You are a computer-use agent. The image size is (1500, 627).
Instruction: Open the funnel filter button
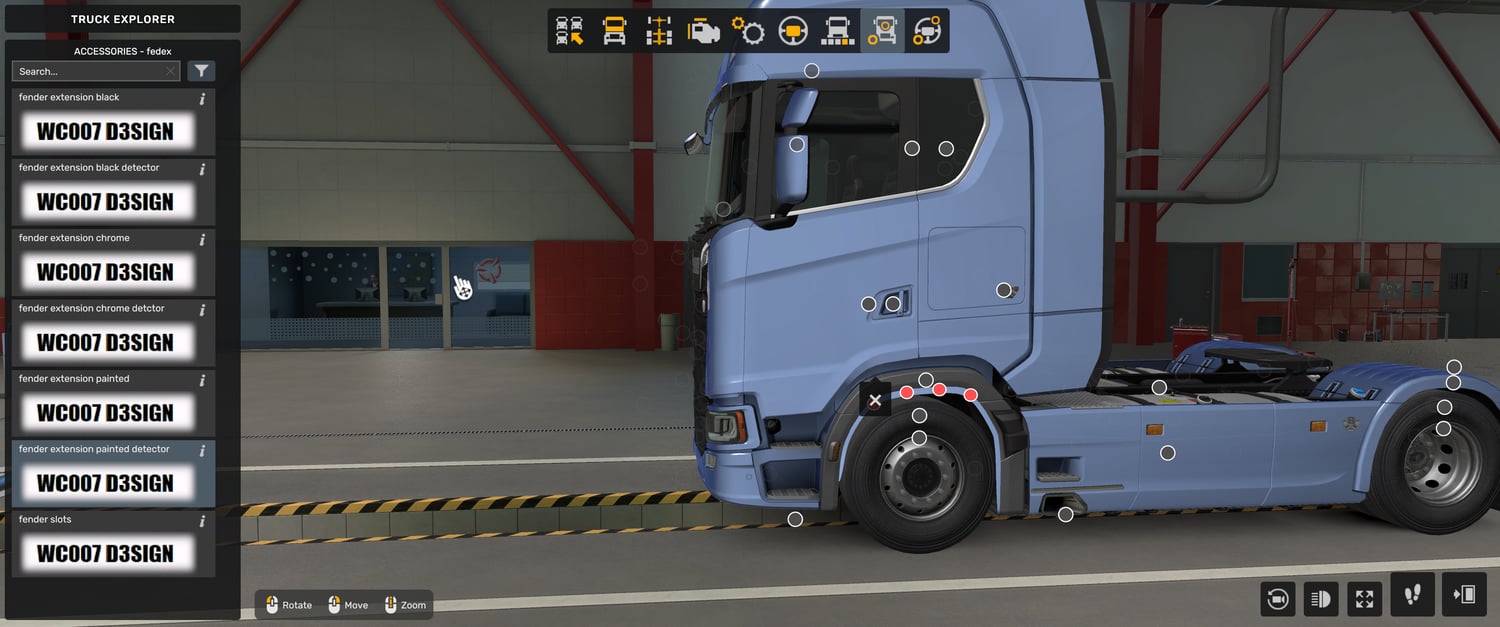point(201,71)
